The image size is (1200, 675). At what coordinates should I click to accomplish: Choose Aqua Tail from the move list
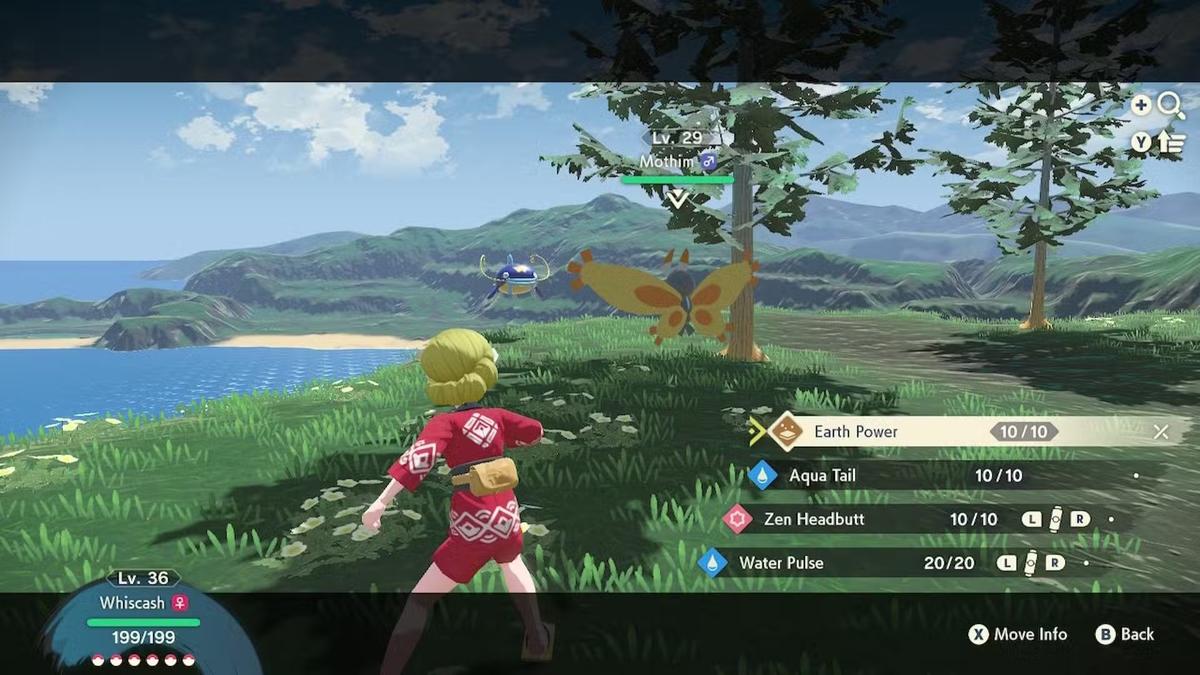tap(822, 476)
